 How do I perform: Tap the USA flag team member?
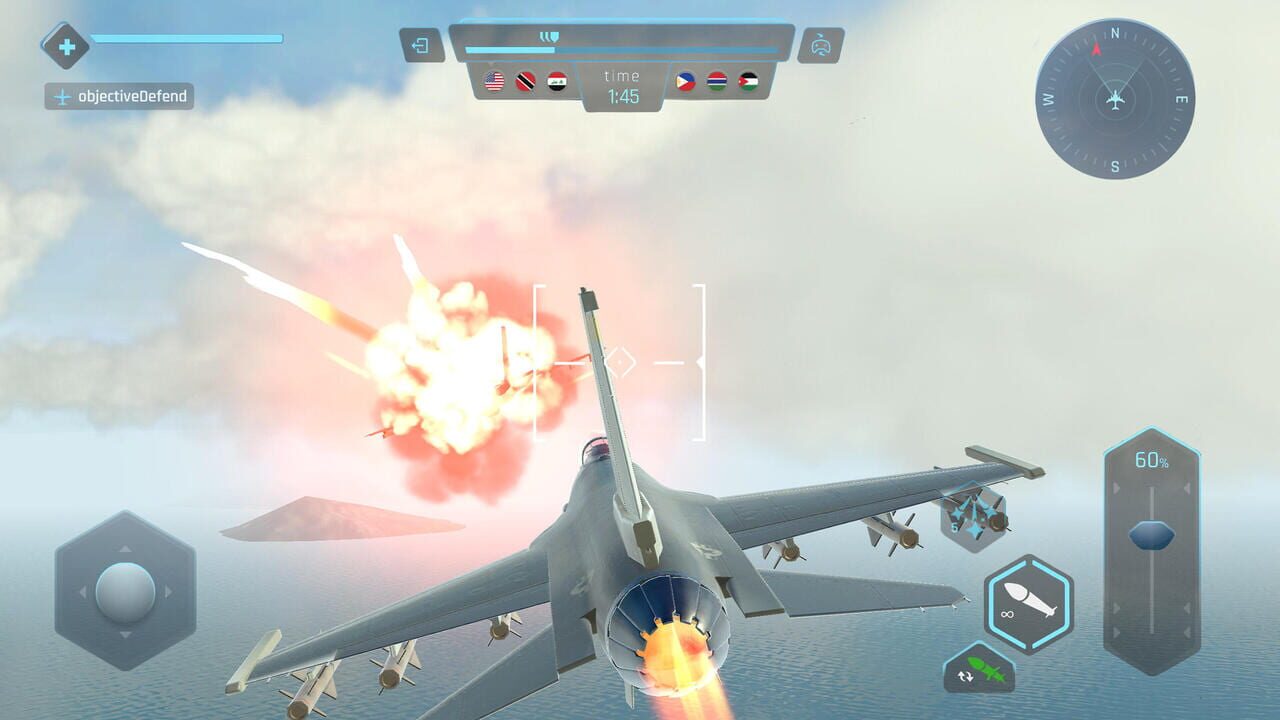point(492,84)
